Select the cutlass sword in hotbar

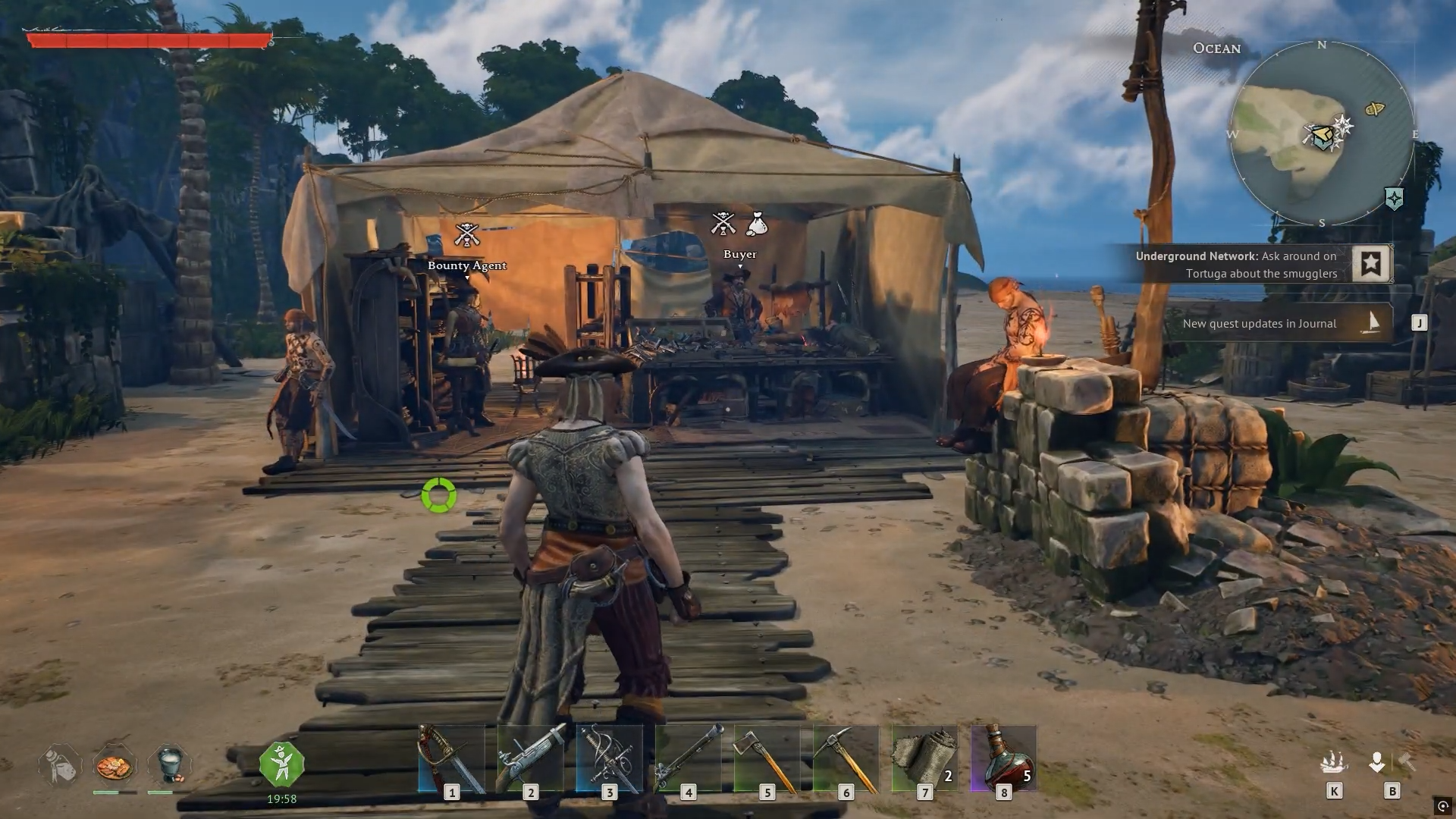point(451,758)
